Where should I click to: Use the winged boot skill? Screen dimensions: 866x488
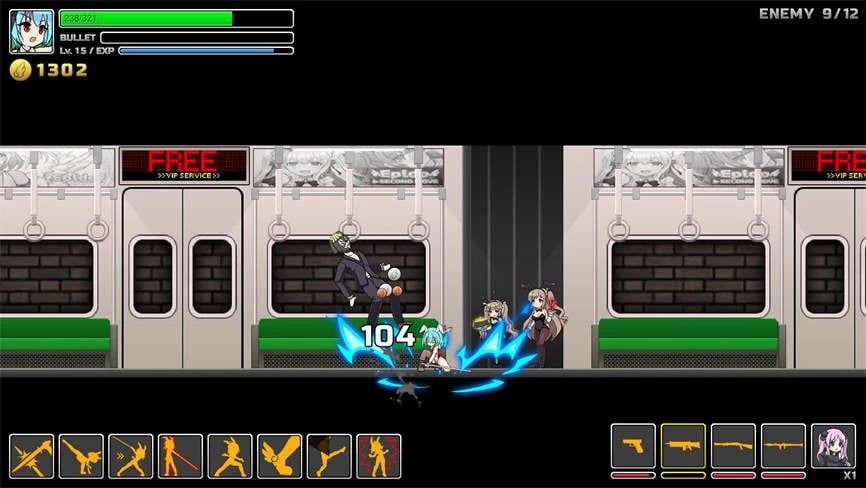point(279,456)
